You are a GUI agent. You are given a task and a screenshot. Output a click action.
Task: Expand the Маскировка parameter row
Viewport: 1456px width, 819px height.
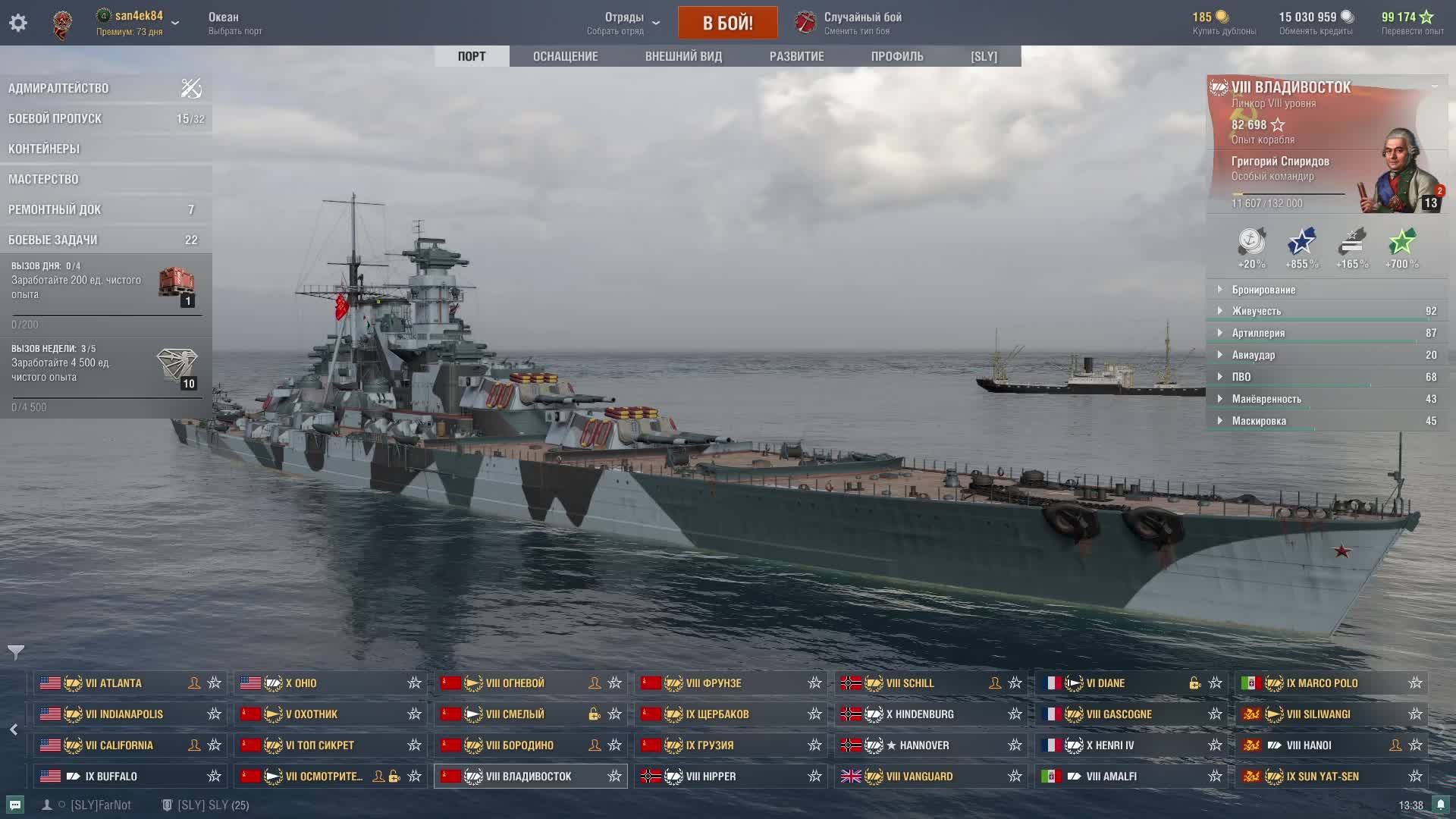1259,421
